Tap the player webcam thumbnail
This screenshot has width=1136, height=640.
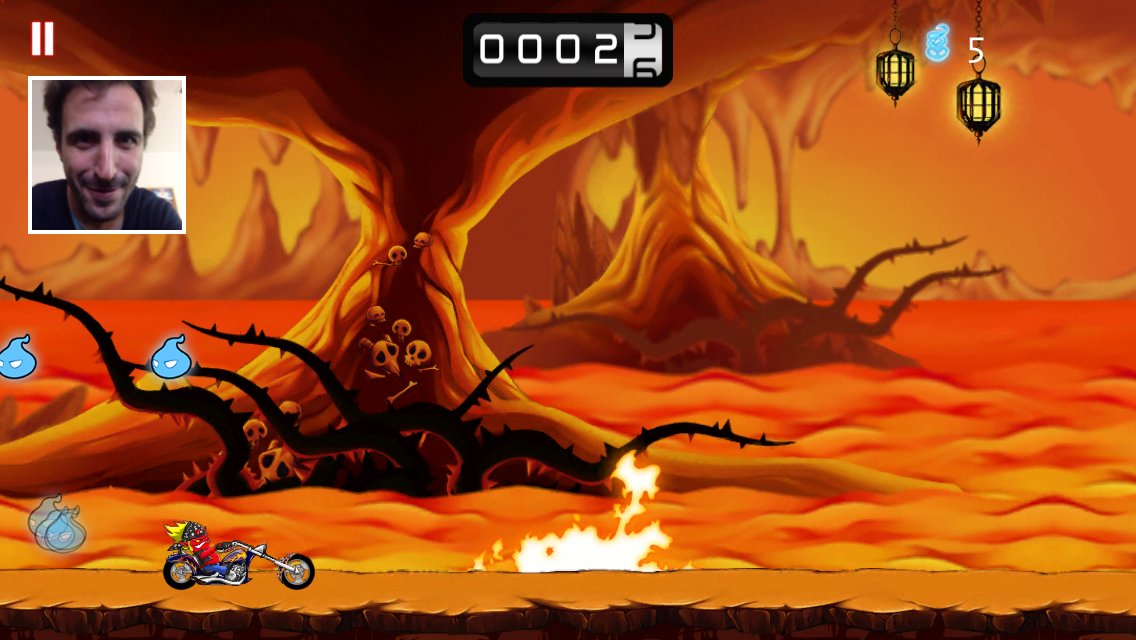coord(107,155)
